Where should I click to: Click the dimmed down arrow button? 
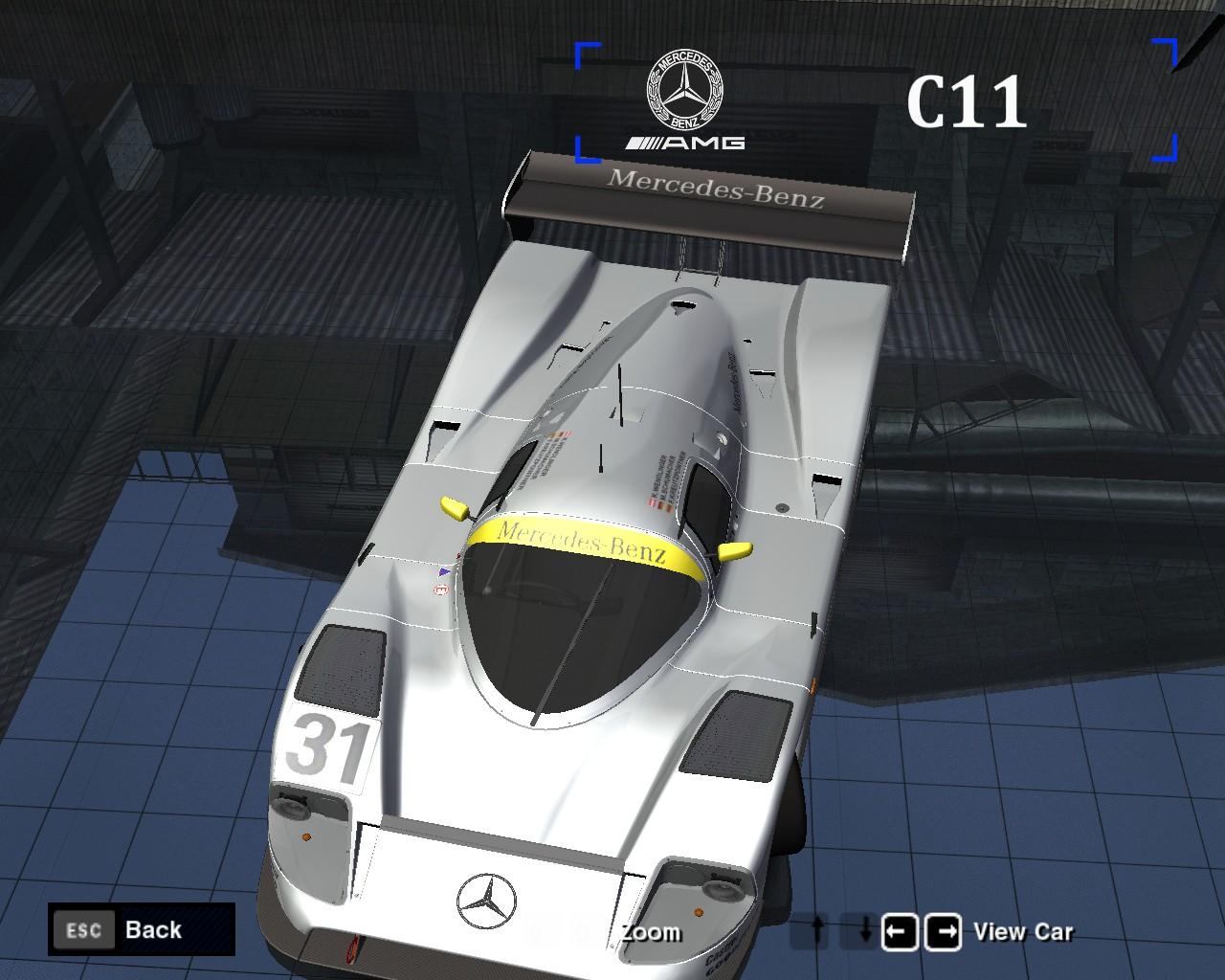[x=859, y=931]
